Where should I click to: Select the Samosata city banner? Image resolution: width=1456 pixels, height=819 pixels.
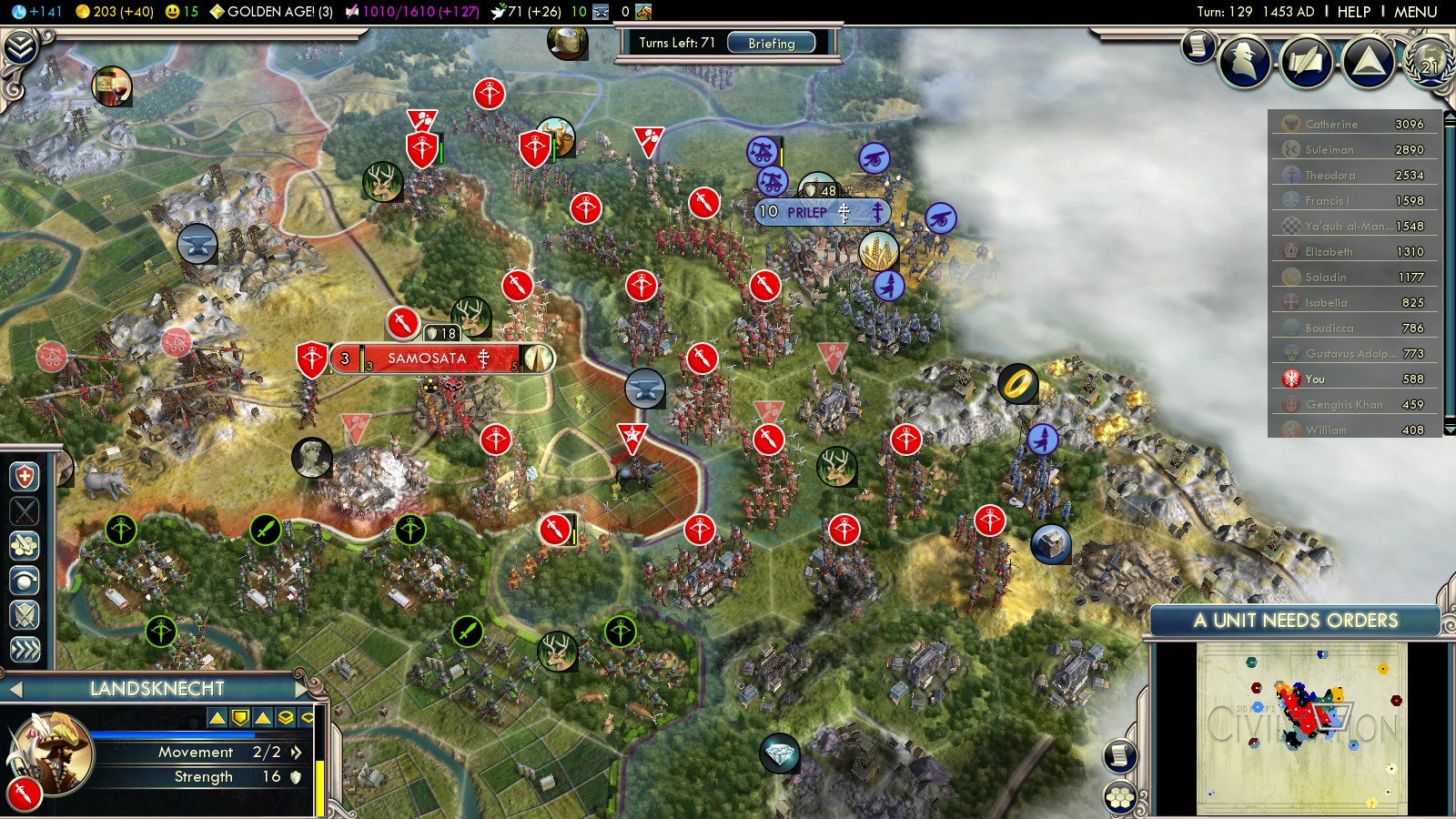(428, 359)
